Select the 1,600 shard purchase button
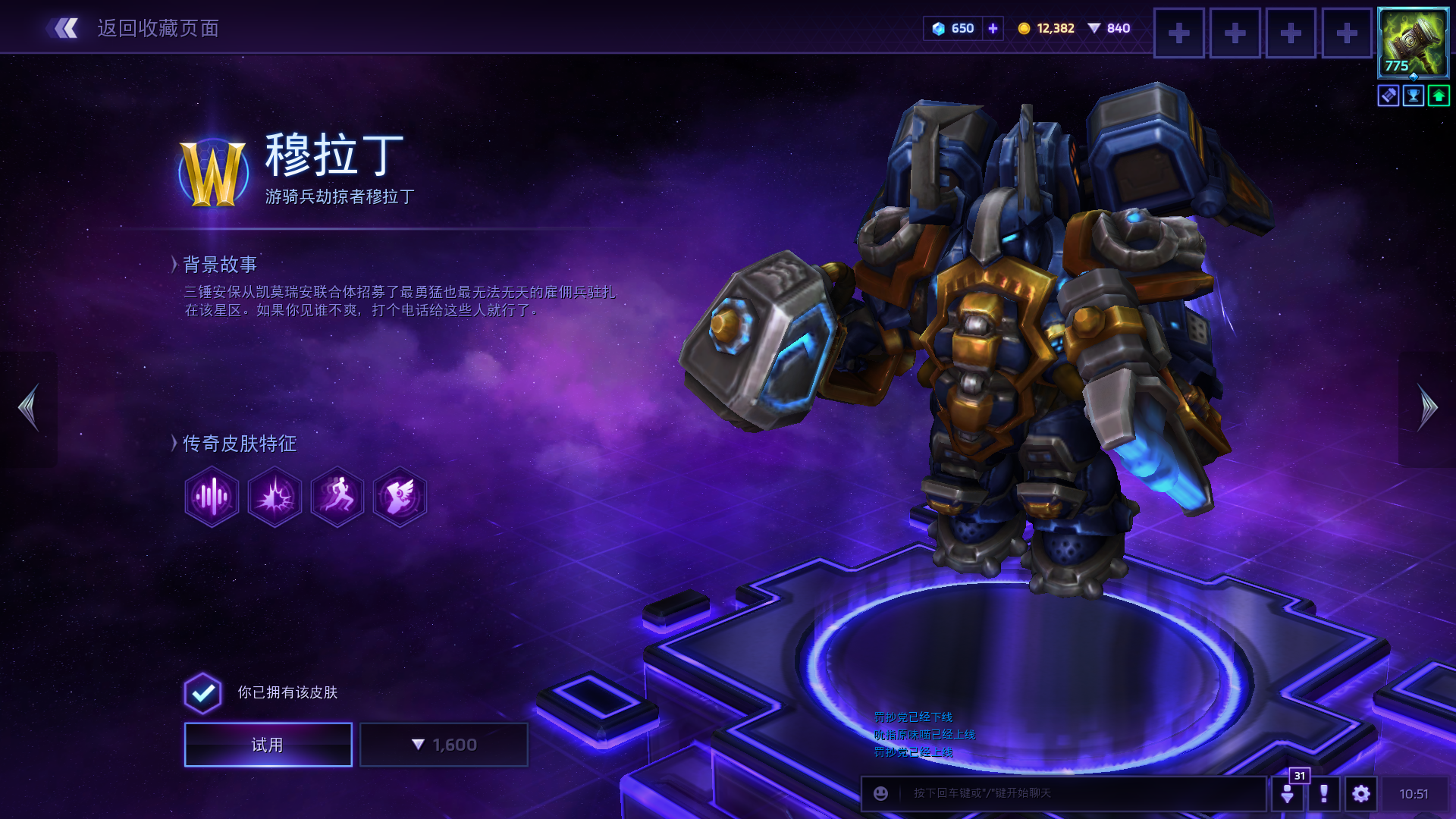Image resolution: width=1456 pixels, height=819 pixels. click(444, 745)
